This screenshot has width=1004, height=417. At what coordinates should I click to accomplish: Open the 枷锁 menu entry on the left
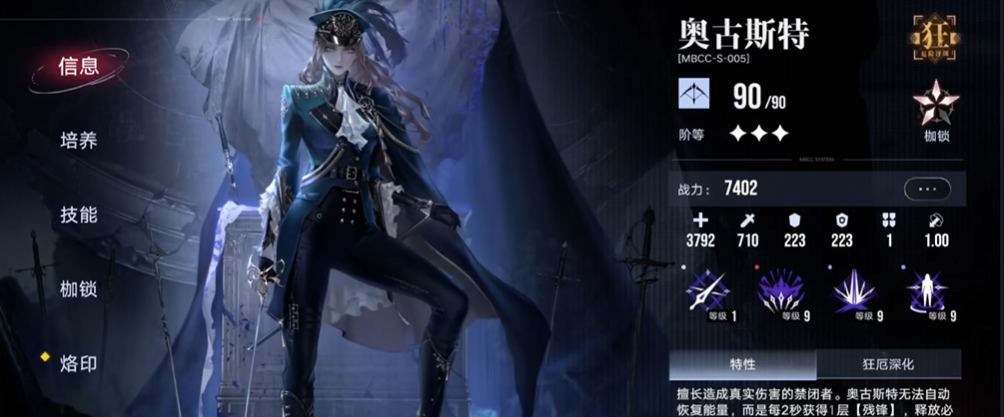[78, 289]
